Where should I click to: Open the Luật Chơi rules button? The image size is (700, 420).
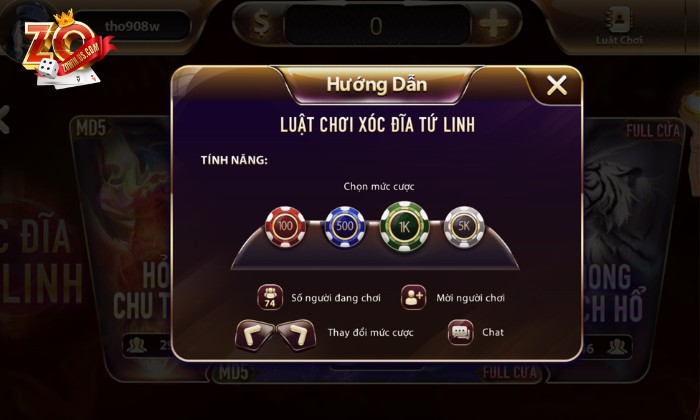point(617,25)
